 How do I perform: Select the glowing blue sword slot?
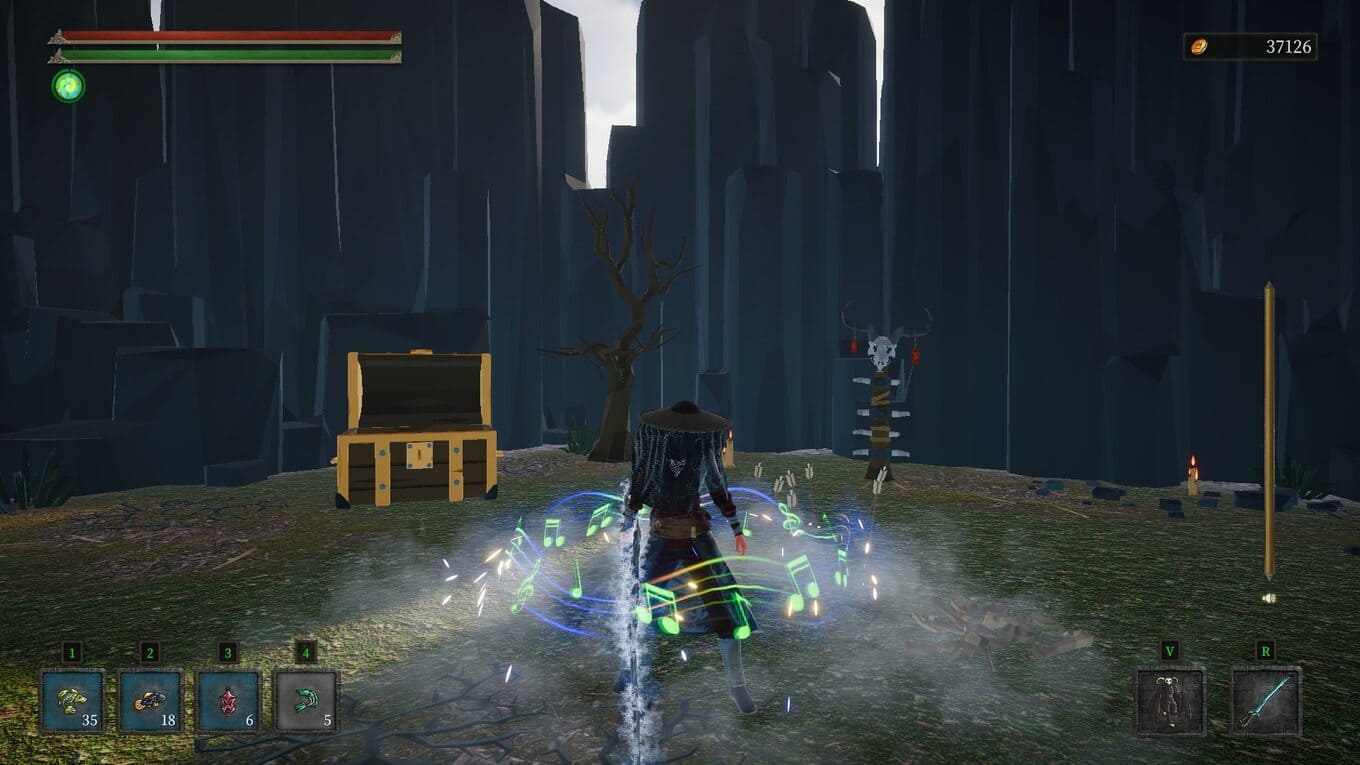(1265, 701)
